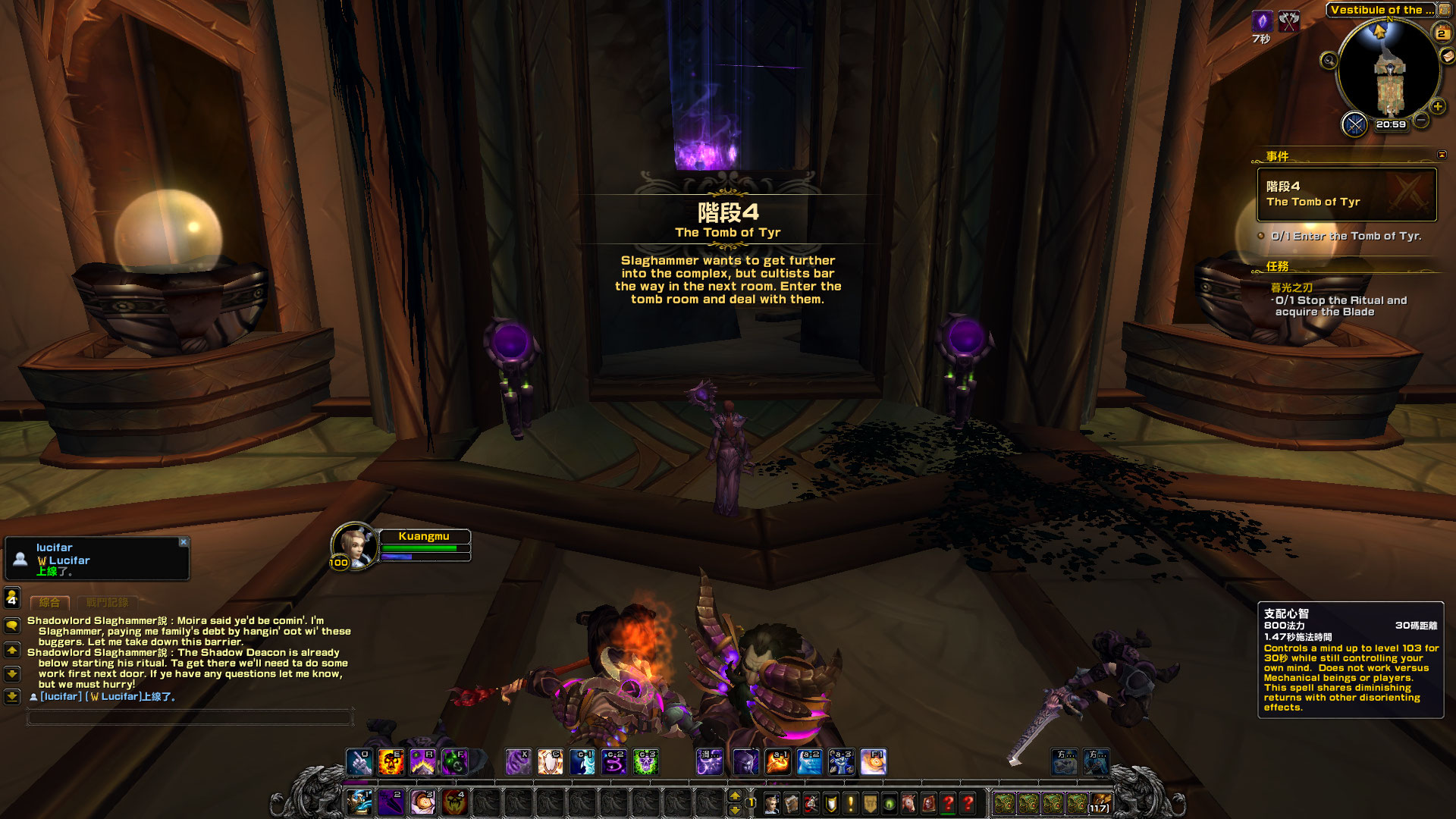The image size is (1456, 819).
Task: Close the lucifar online notification popup
Action: [x=184, y=542]
